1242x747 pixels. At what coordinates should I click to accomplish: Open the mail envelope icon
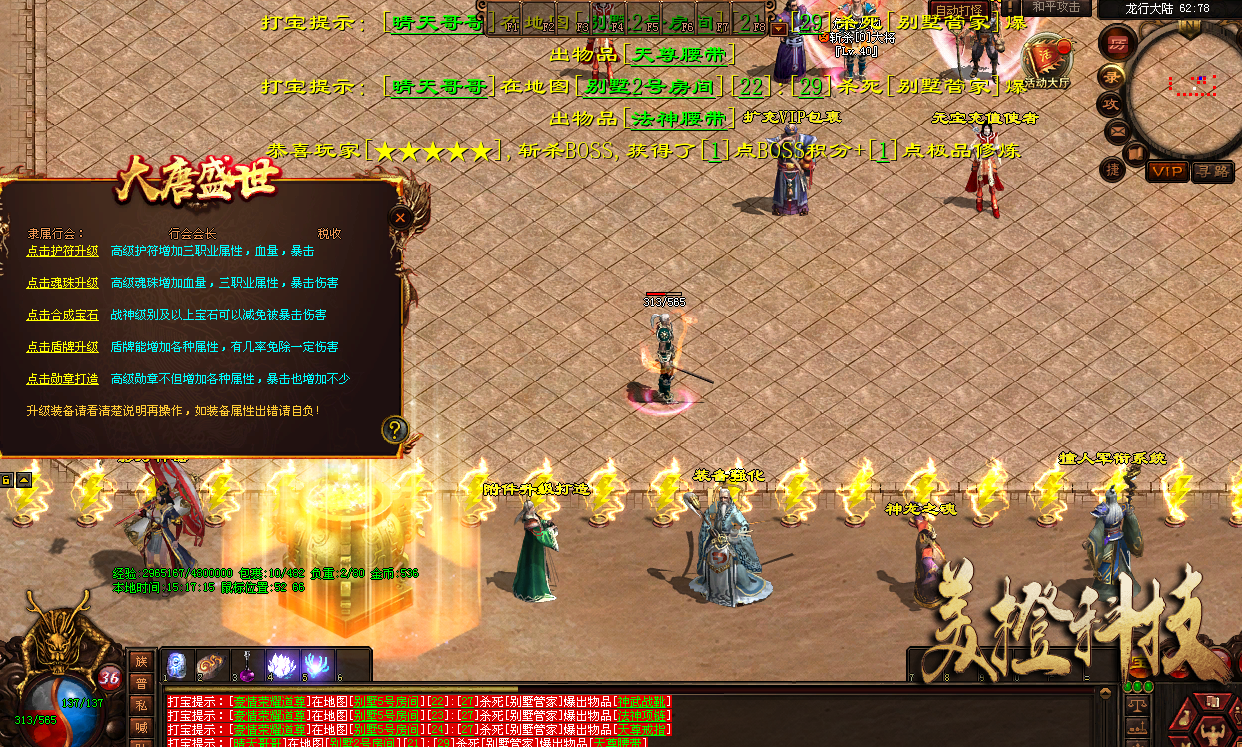[x=1118, y=130]
